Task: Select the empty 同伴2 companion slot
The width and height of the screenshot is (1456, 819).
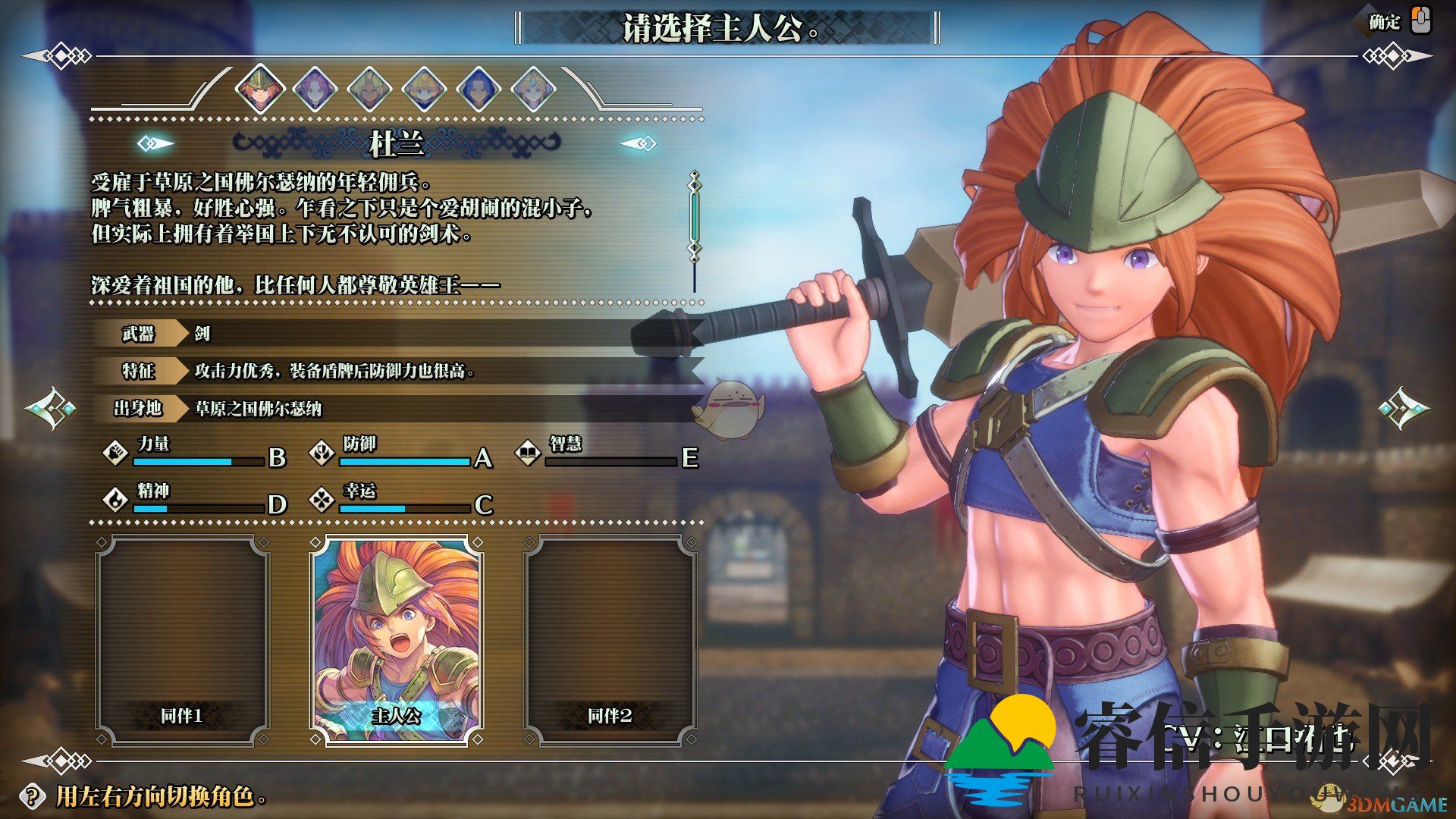Action: (610, 641)
